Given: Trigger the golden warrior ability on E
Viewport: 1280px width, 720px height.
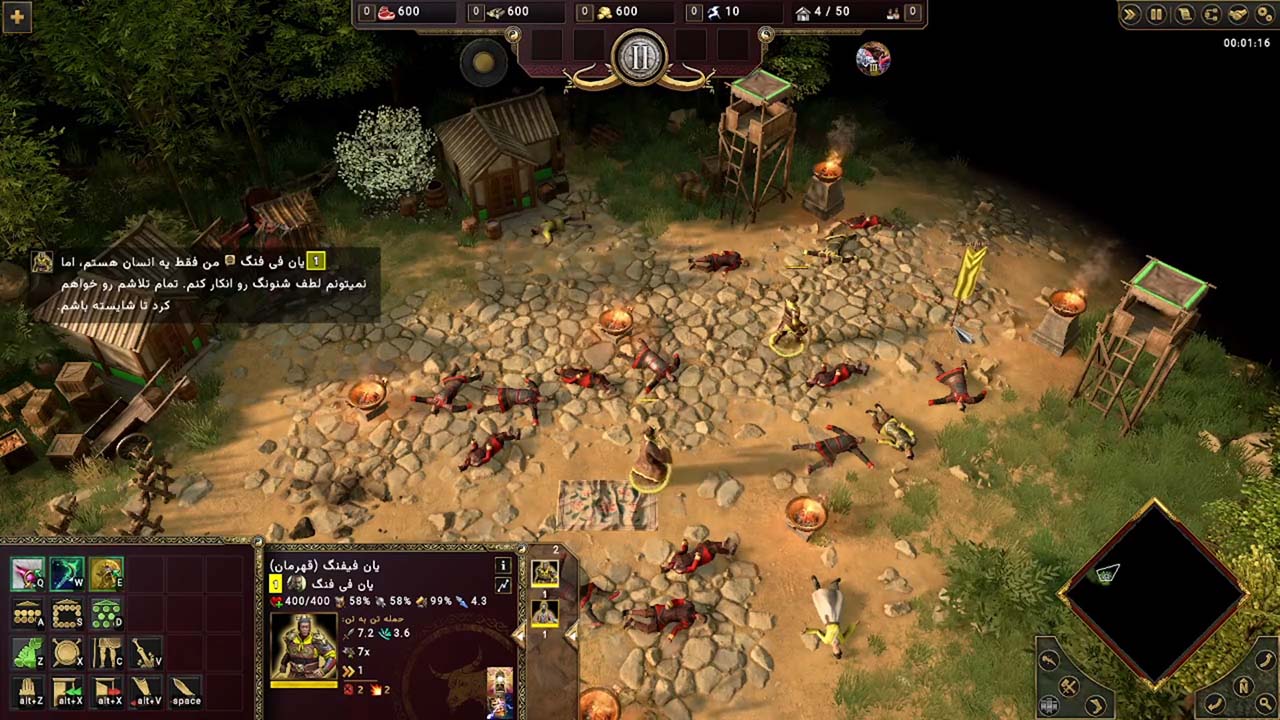Looking at the screenshot, I should tap(106, 574).
